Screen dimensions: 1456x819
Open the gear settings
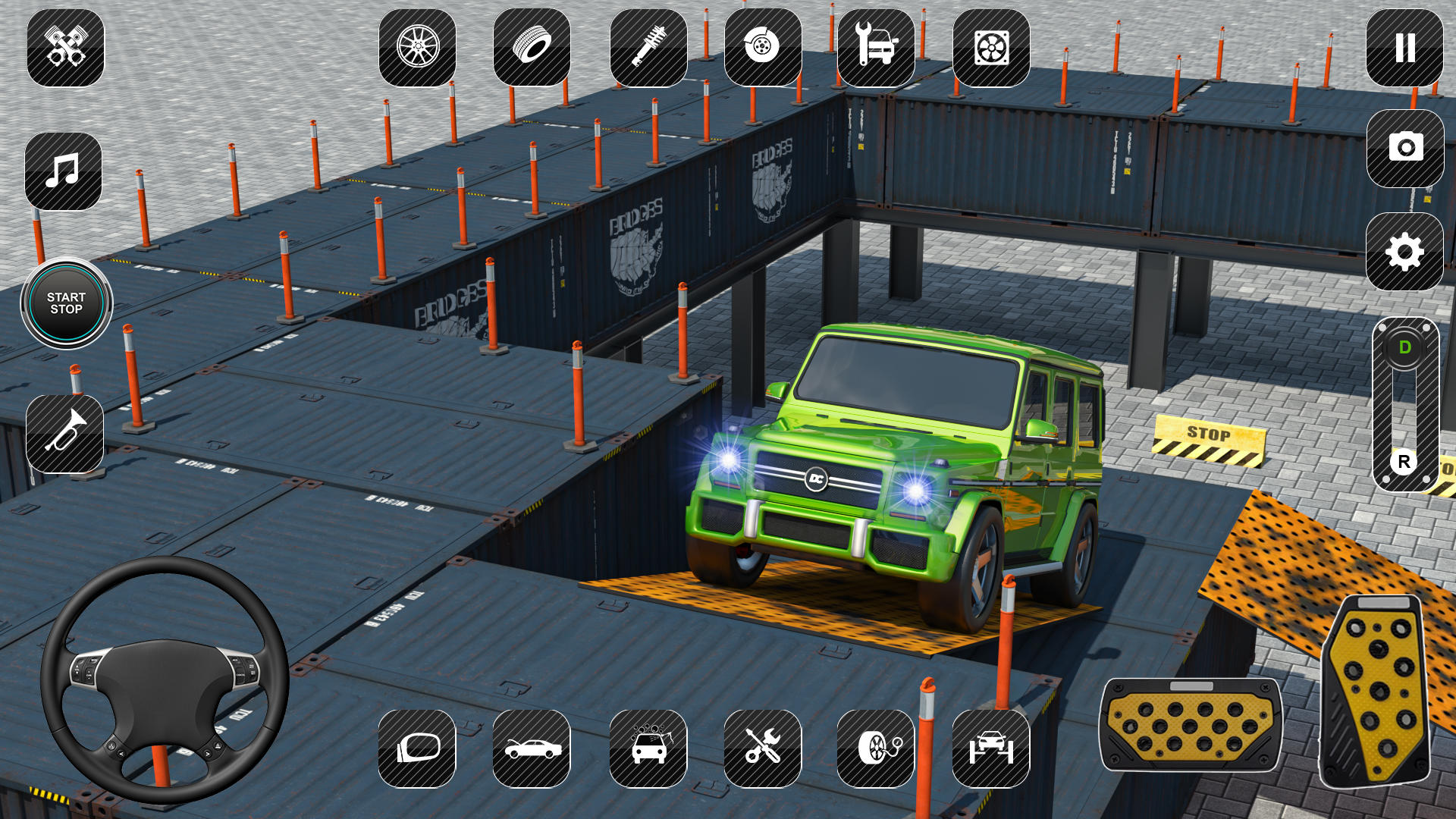pos(1404,252)
